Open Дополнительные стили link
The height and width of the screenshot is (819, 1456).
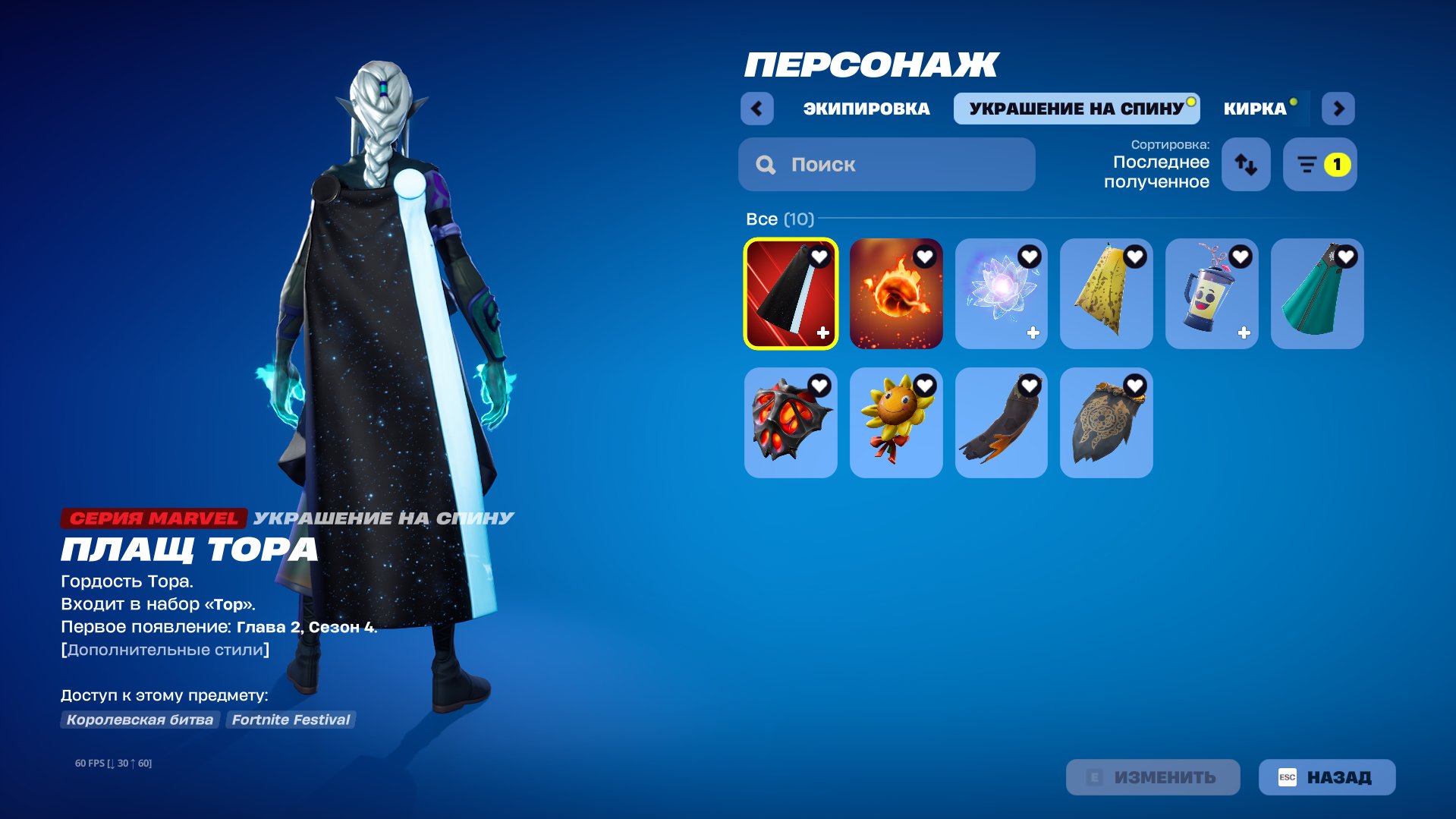164,649
